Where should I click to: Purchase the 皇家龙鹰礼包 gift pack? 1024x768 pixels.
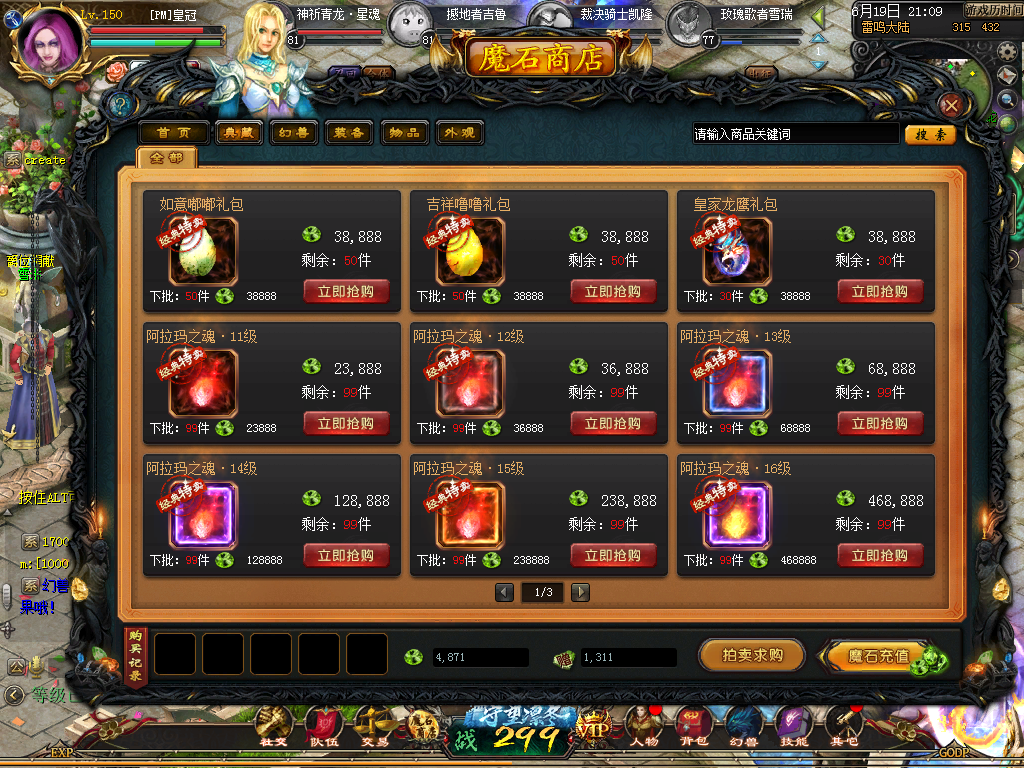point(880,292)
